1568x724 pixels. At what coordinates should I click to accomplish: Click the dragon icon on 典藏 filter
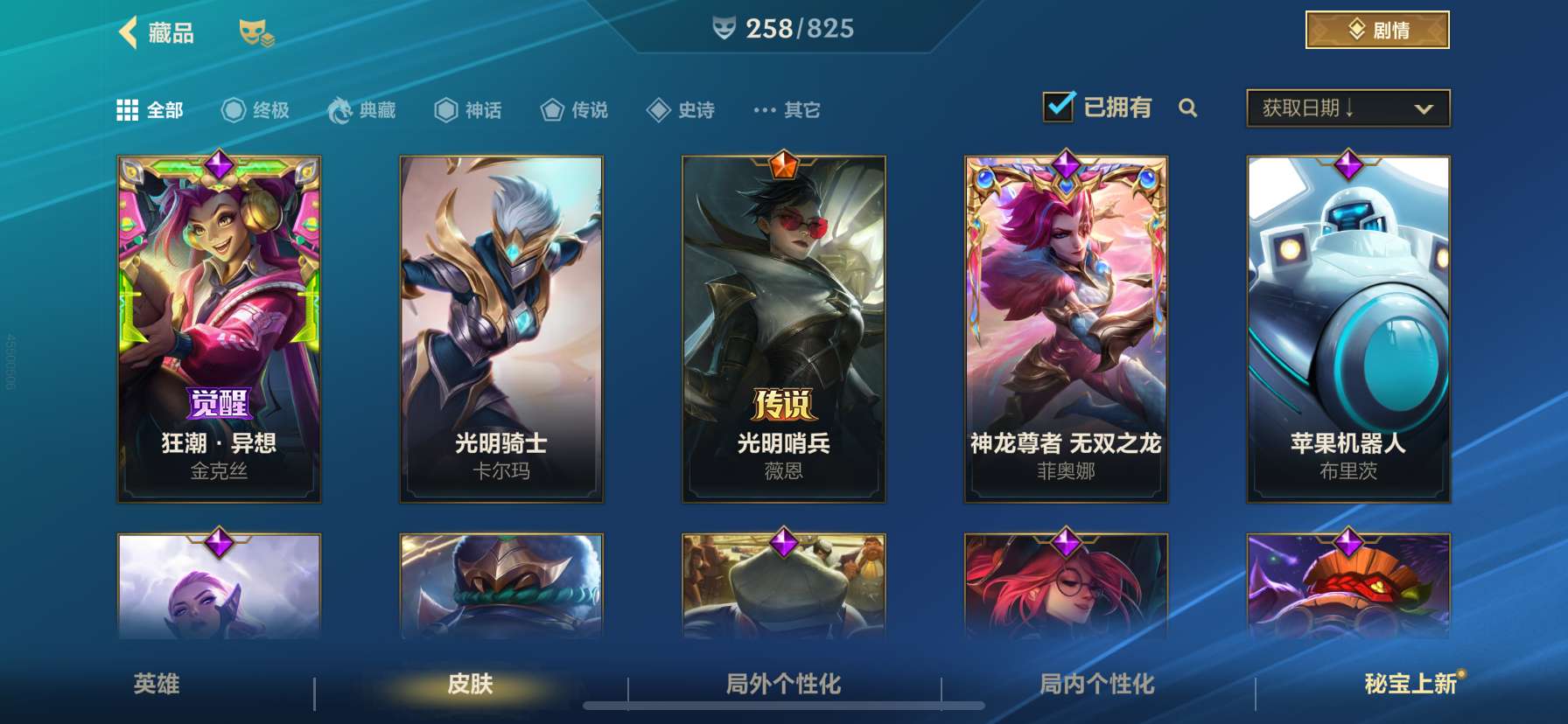tap(340, 108)
